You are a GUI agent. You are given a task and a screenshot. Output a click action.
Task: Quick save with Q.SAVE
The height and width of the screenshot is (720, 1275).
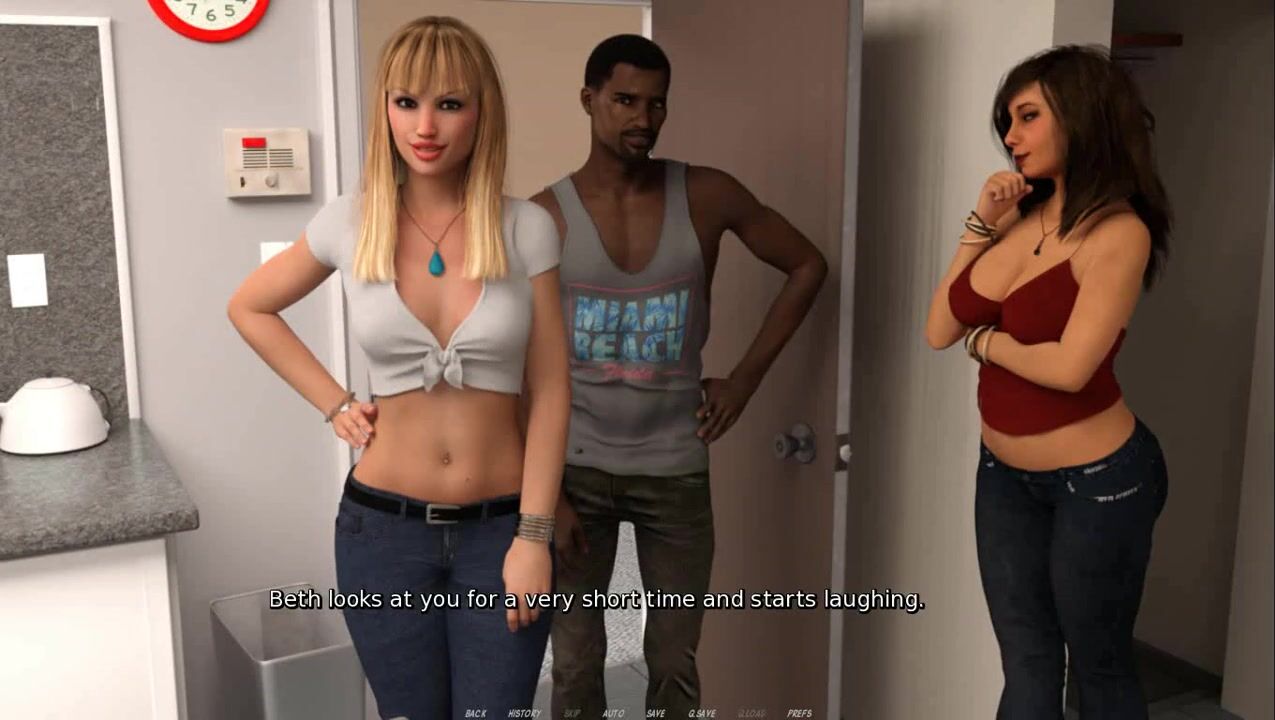pyautogui.click(x=701, y=713)
